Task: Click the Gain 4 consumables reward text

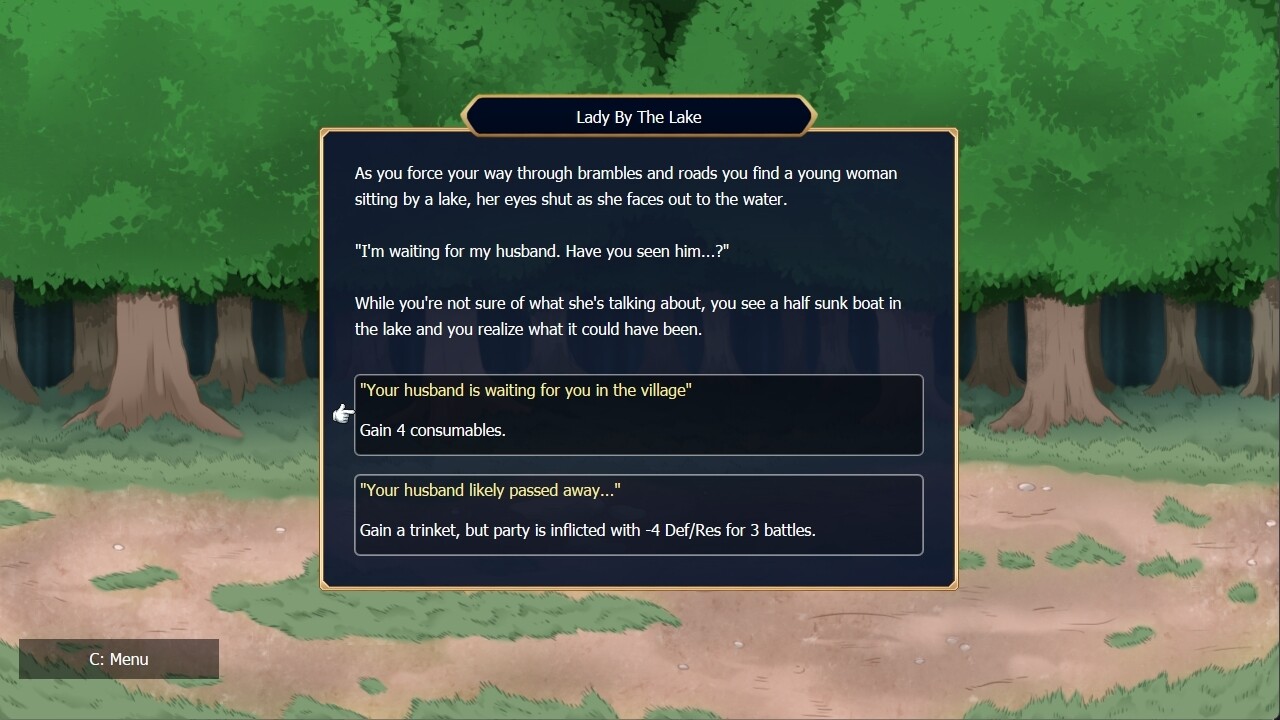Action: [432, 430]
